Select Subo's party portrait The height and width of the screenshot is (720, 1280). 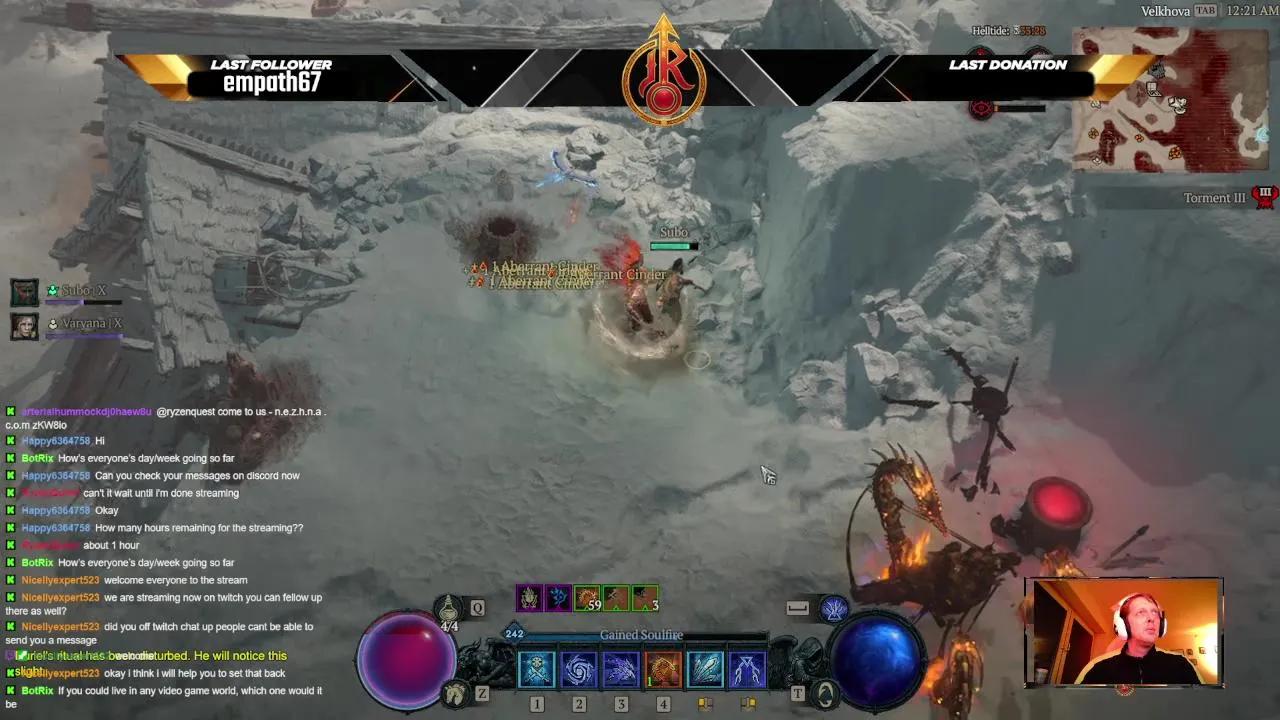click(x=24, y=292)
